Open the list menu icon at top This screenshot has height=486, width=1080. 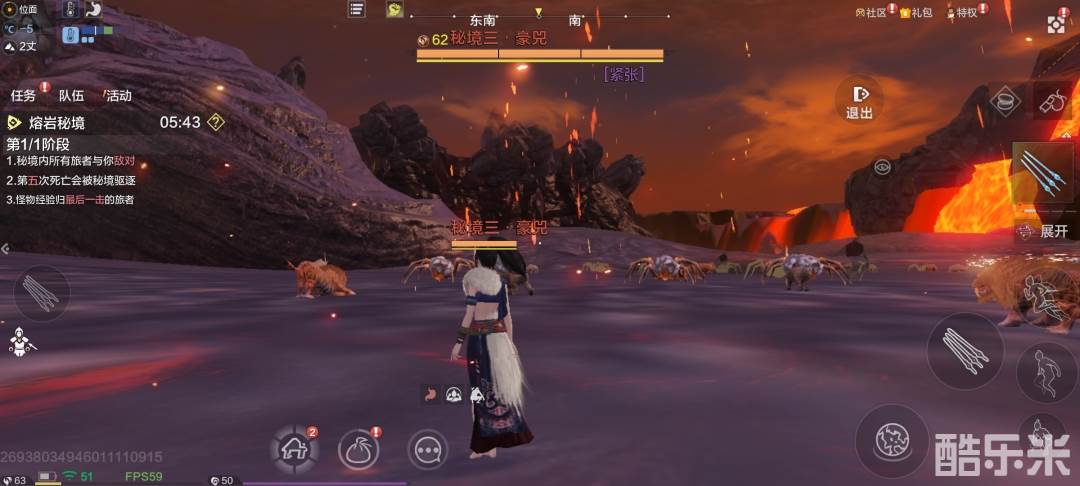click(356, 9)
